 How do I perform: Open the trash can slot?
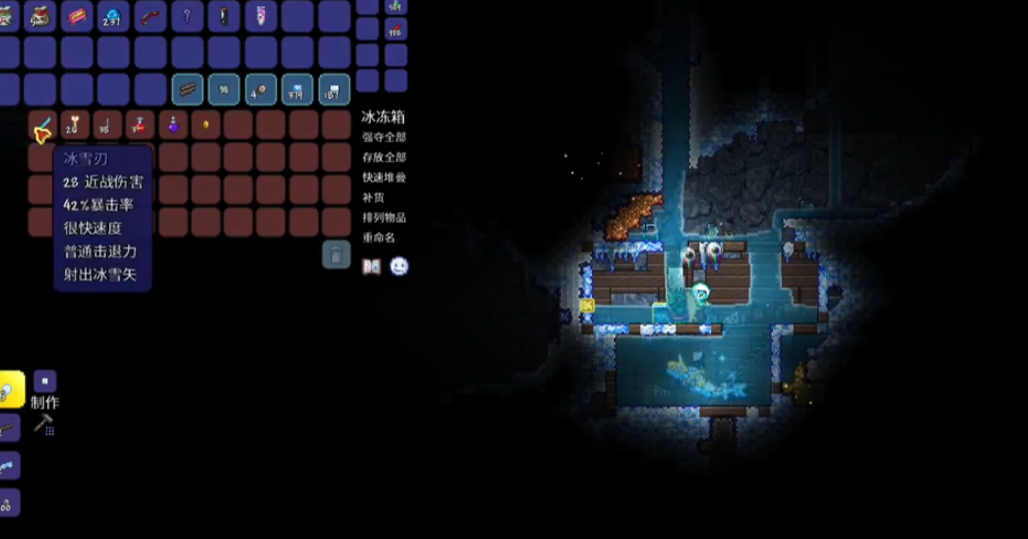[336, 254]
